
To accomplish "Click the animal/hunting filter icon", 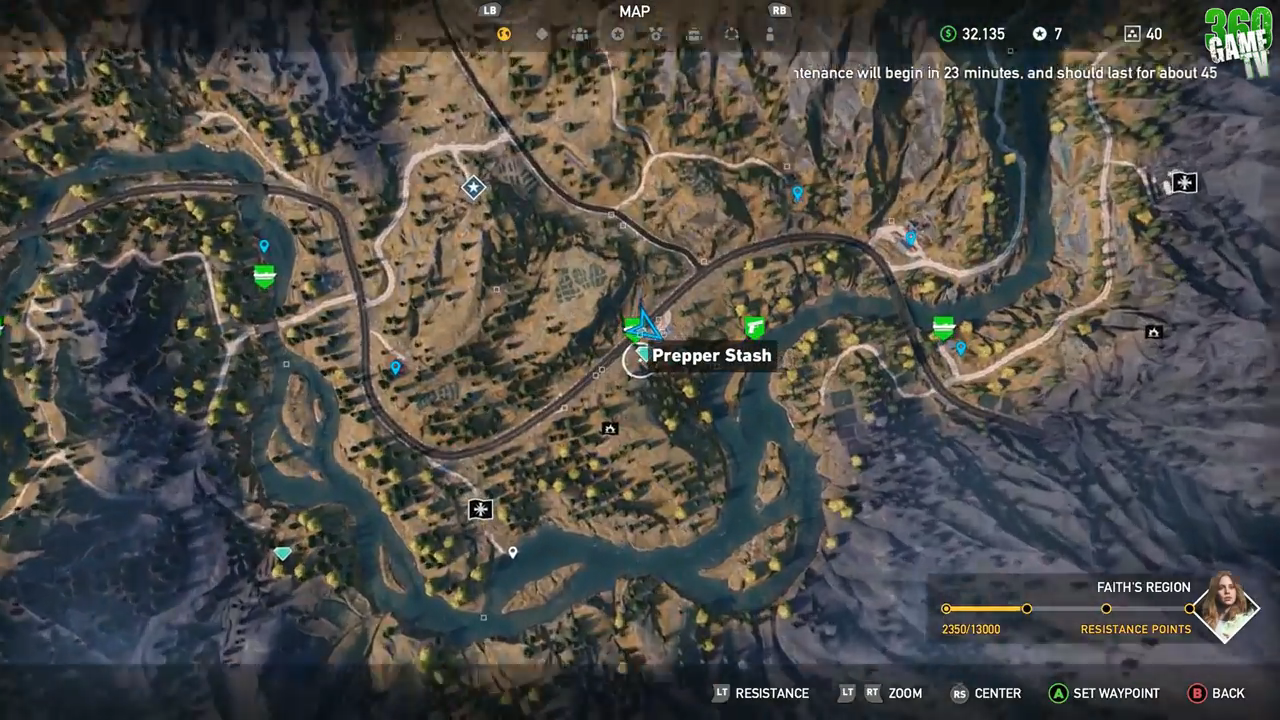I will point(656,33).
